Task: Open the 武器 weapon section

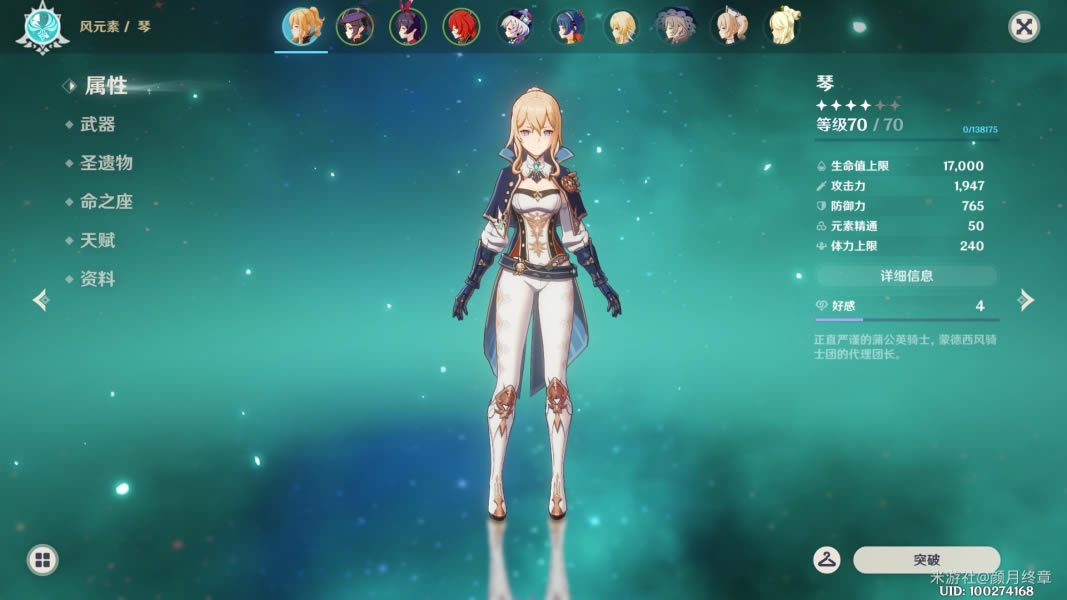Action: (98, 125)
